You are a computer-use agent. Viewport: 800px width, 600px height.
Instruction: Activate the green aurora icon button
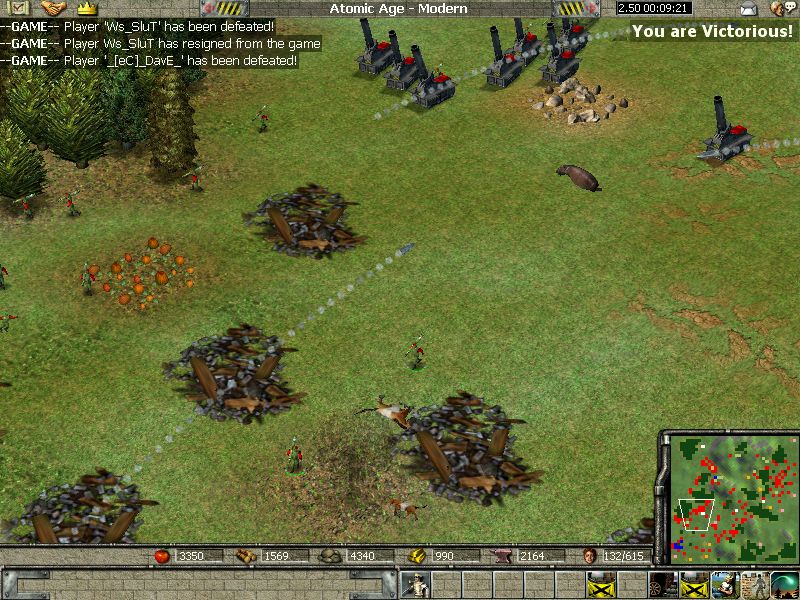[x=784, y=584]
